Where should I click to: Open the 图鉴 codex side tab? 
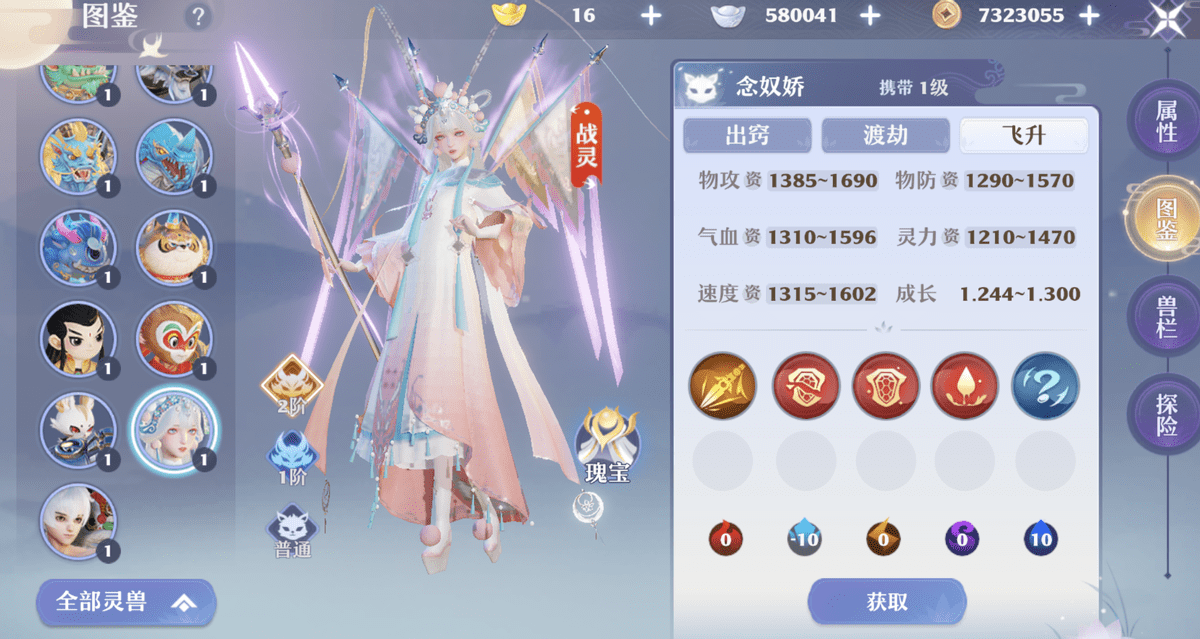coord(1166,220)
